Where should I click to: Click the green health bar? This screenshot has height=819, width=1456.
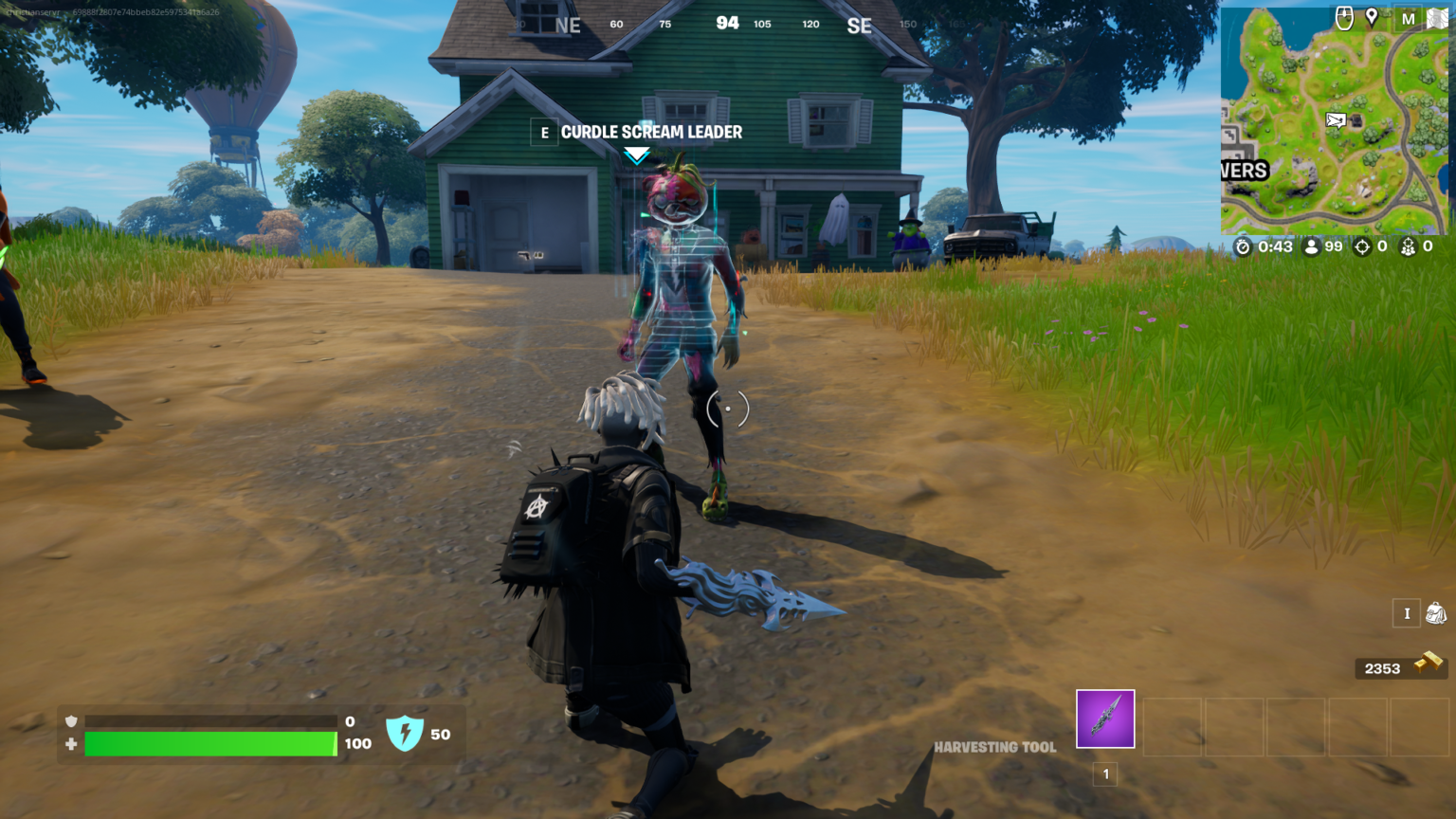[209, 745]
